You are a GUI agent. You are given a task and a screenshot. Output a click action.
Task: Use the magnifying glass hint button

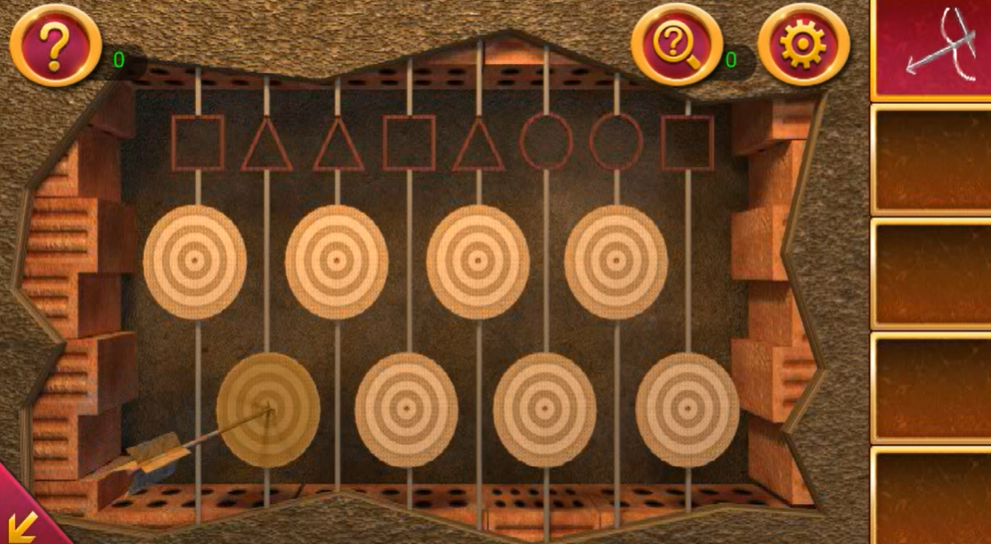(x=676, y=45)
